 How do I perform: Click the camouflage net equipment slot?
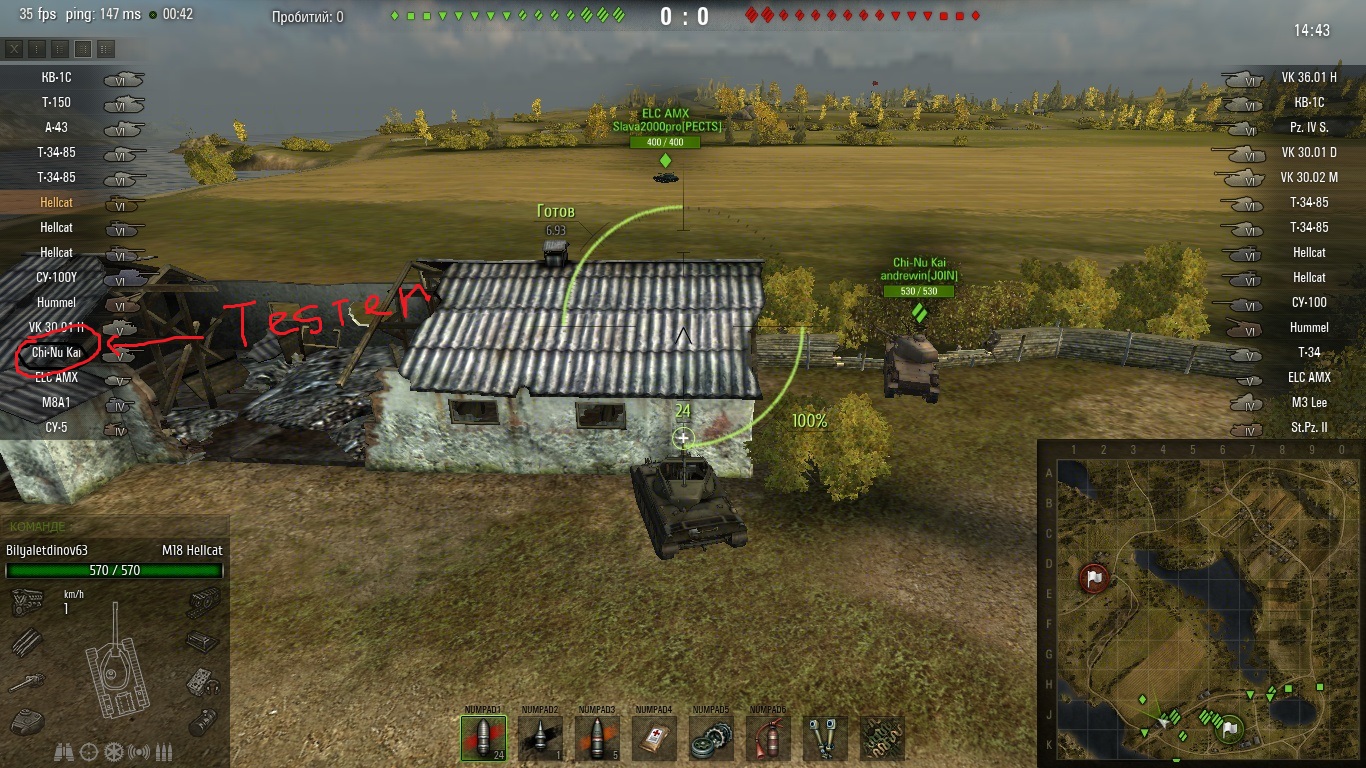point(882,738)
